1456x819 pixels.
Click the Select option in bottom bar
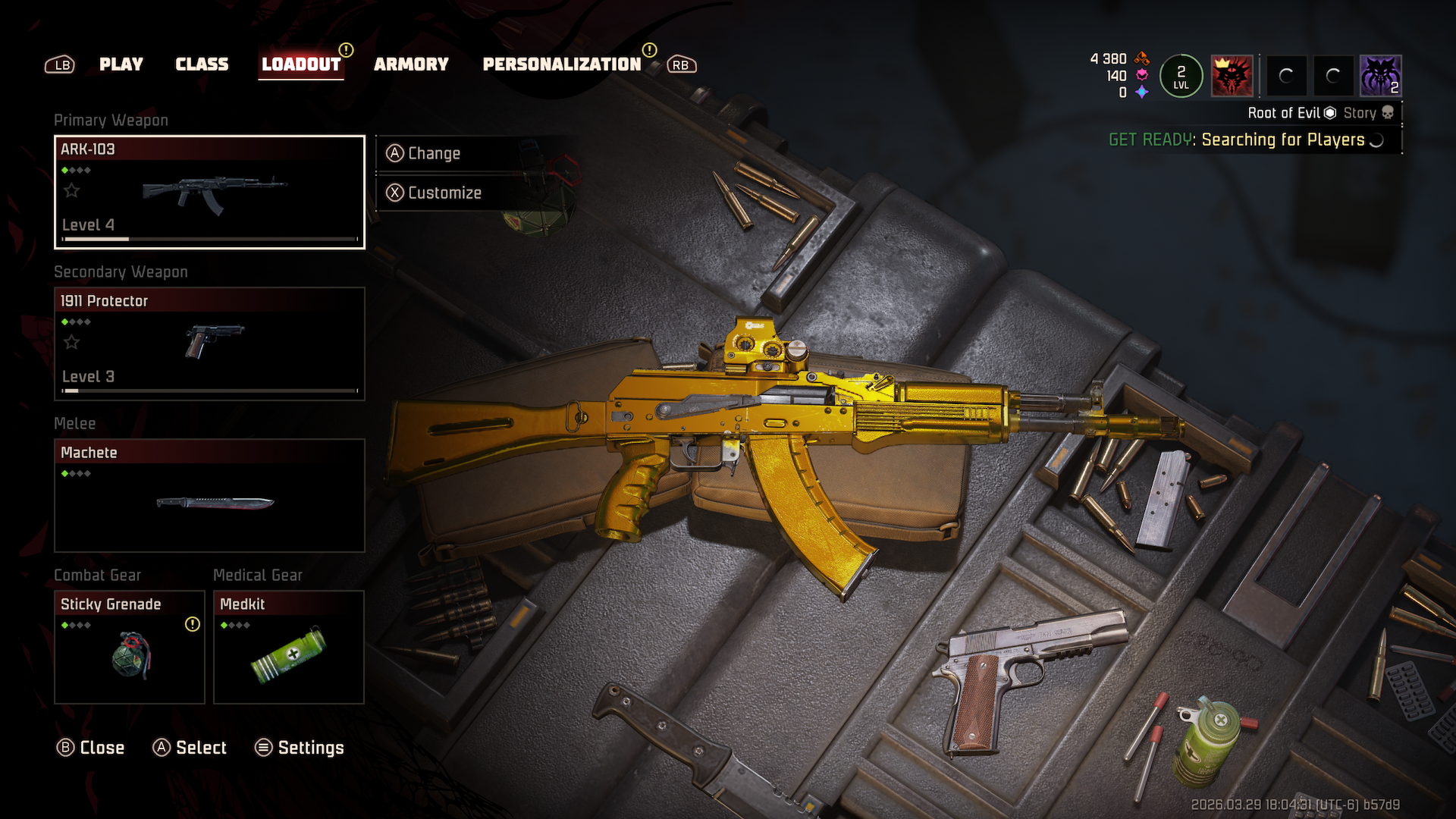190,748
